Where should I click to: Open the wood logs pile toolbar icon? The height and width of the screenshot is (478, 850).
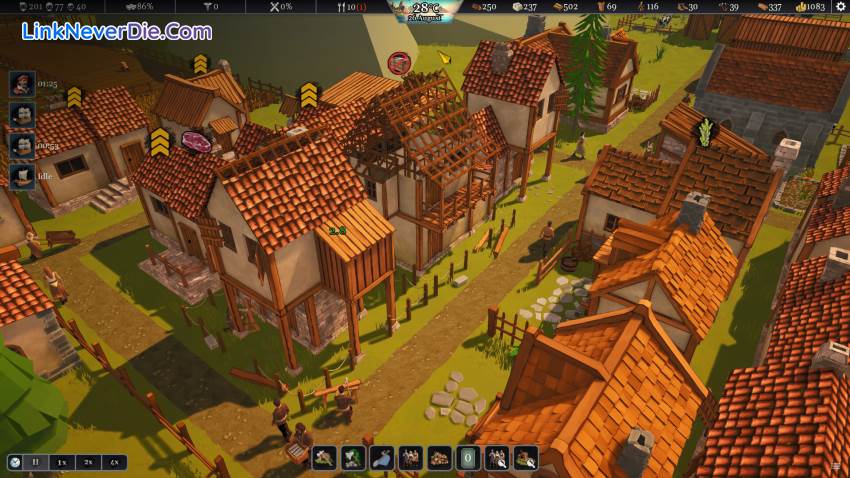[439, 459]
